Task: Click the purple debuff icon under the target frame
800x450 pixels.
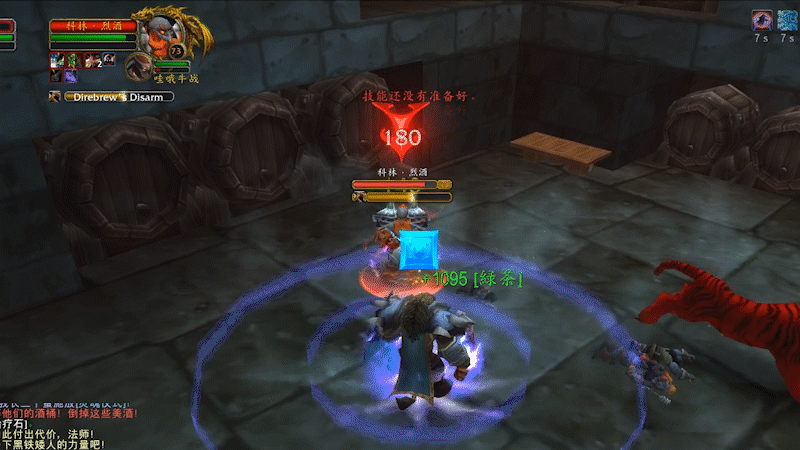Action: tap(73, 76)
